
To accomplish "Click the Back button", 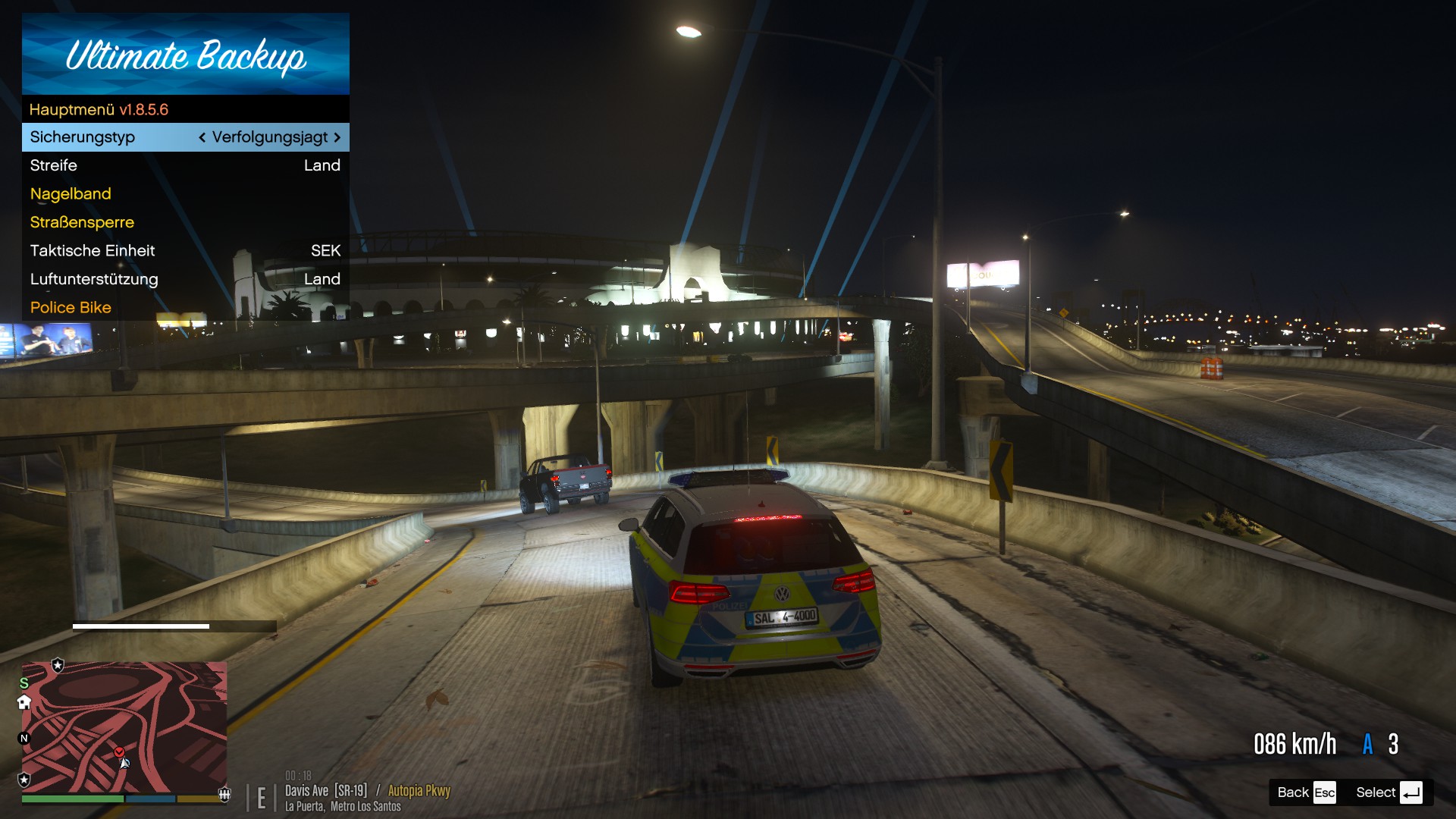I will coord(1305,792).
